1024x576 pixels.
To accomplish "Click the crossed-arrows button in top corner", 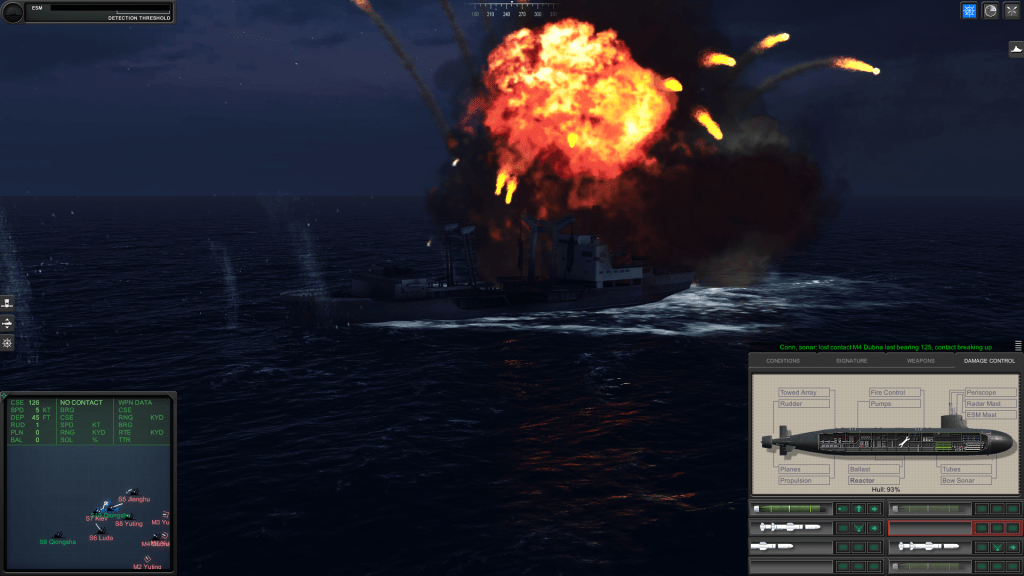I will pos(1012,11).
